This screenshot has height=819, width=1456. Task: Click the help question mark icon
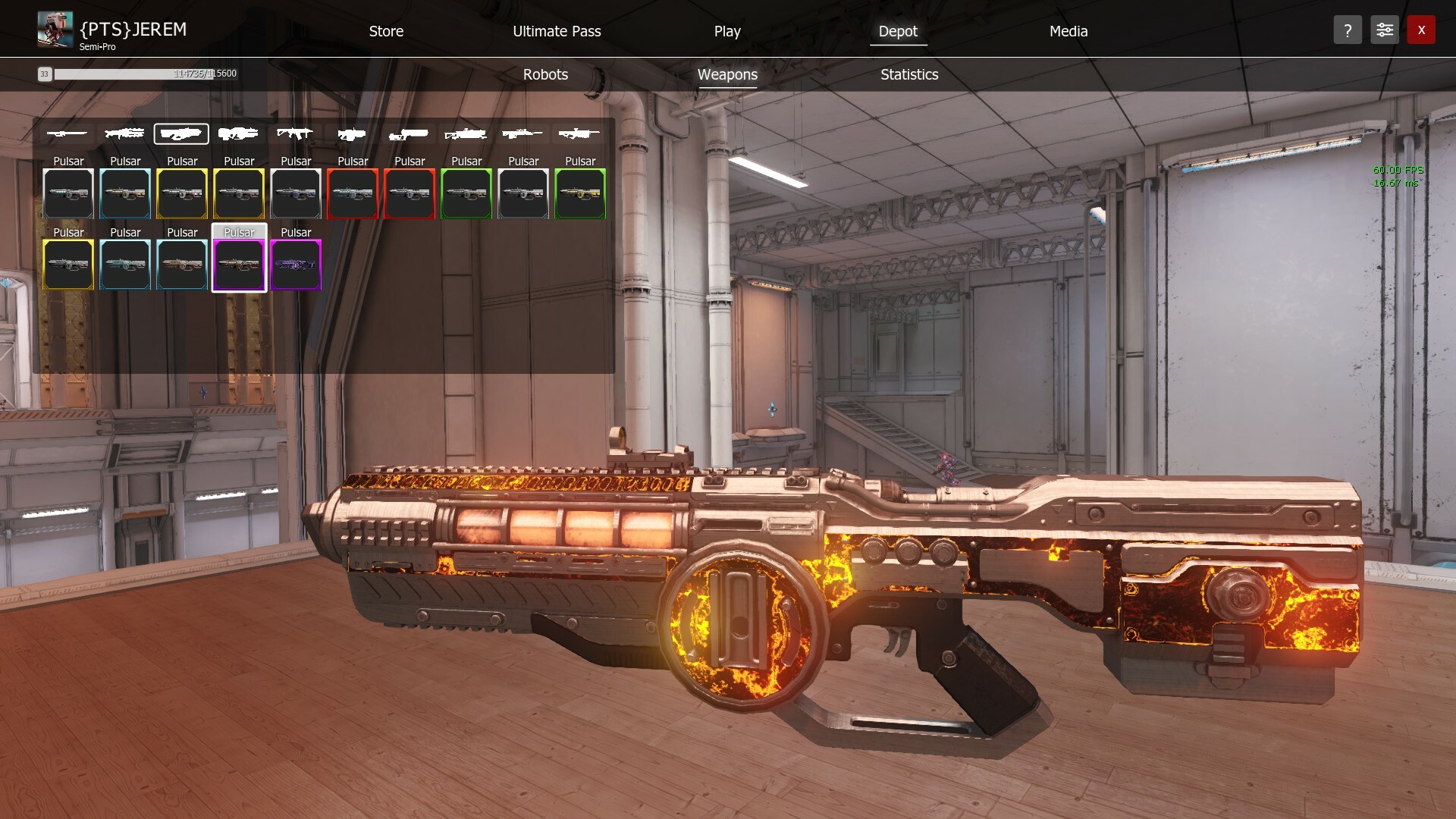pos(1348,30)
